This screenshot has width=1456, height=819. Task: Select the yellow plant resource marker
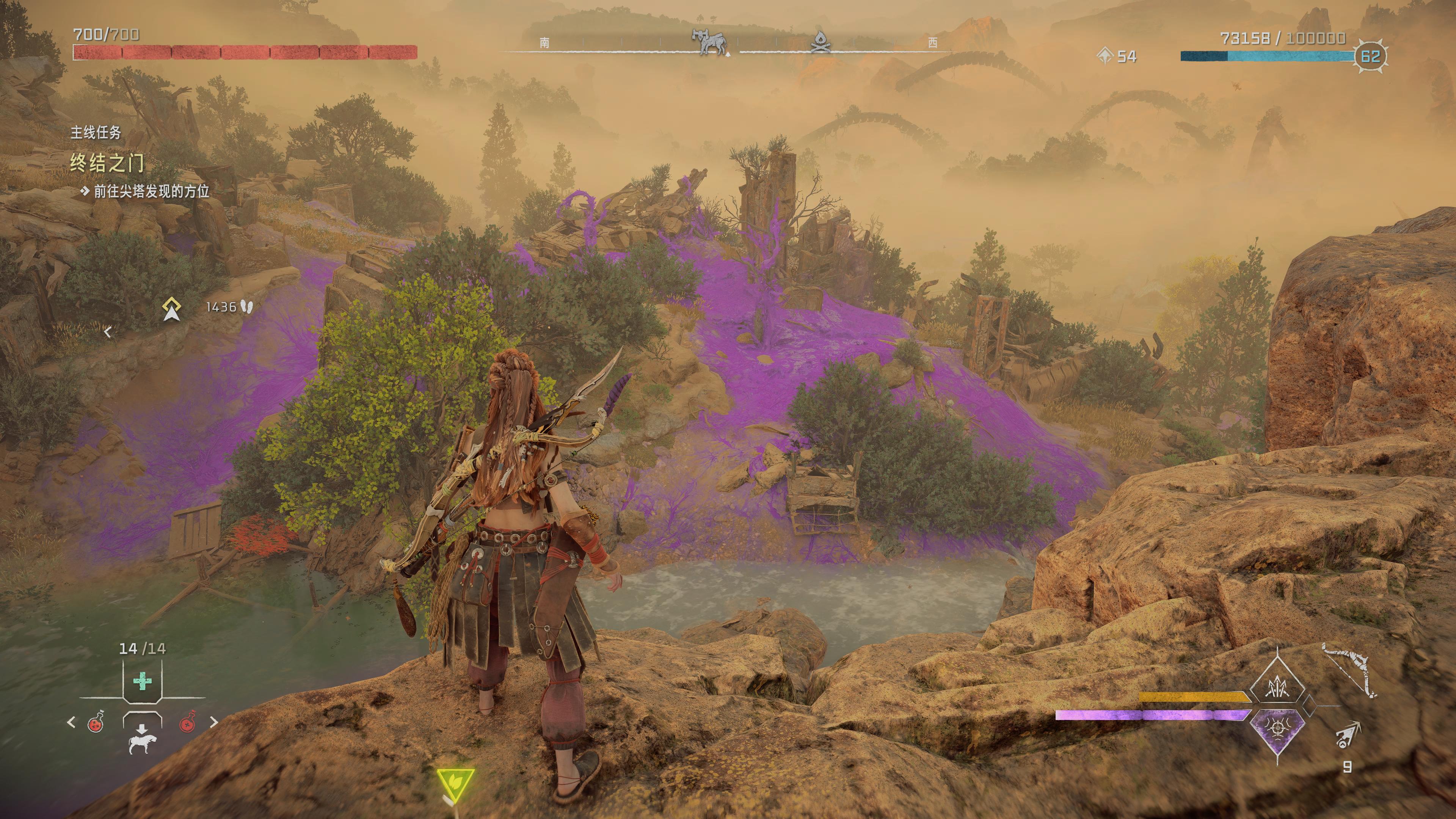tap(455, 783)
